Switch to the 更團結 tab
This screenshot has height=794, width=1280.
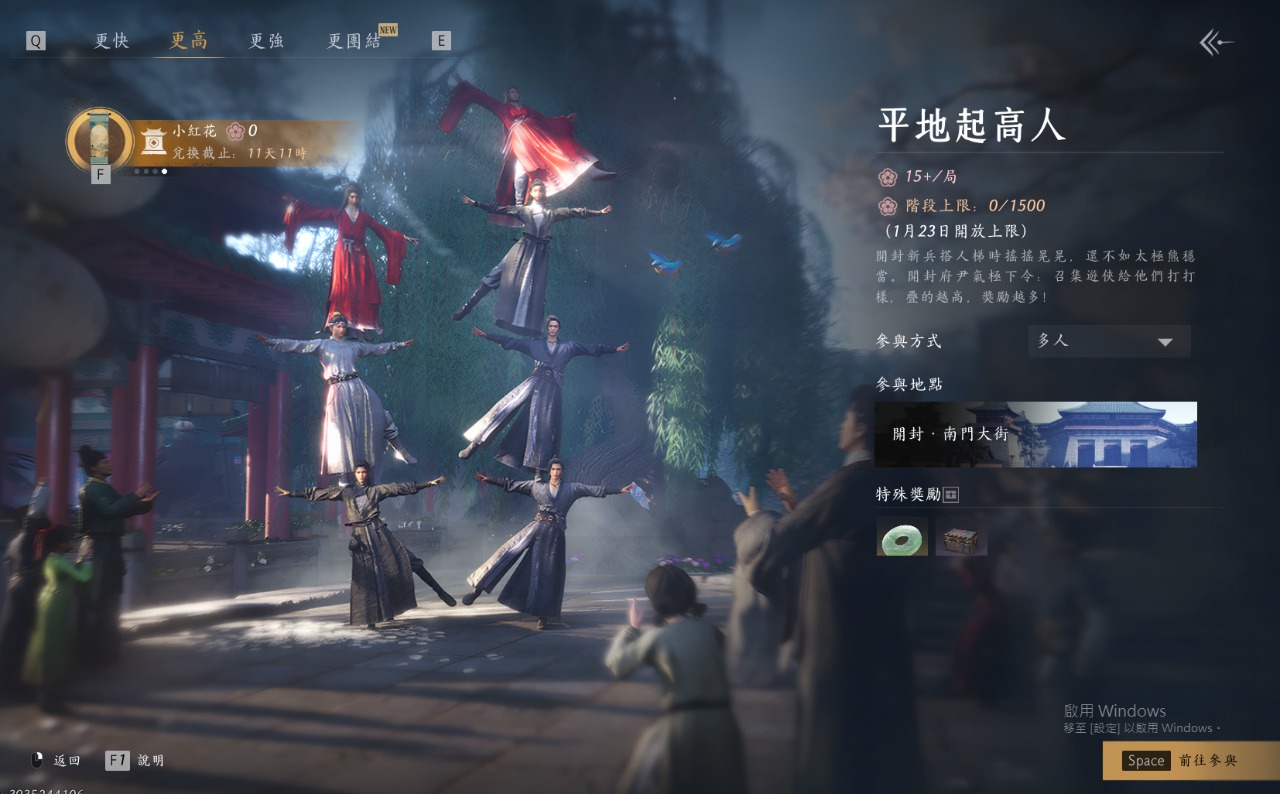(355, 41)
